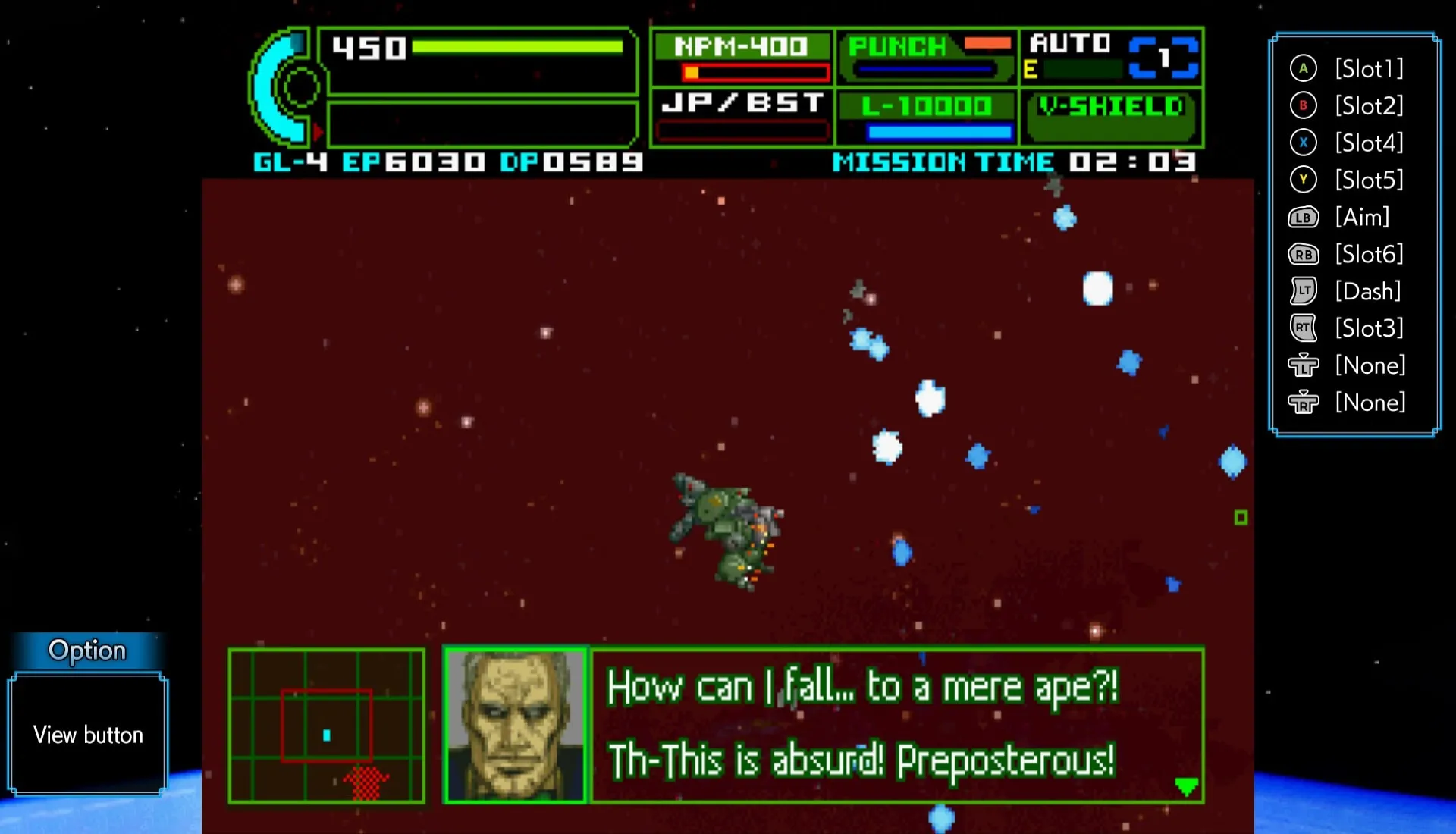Viewport: 1456px width, 834px height.
Task: Click the speaker's portrait in dialogue
Action: coord(516,726)
